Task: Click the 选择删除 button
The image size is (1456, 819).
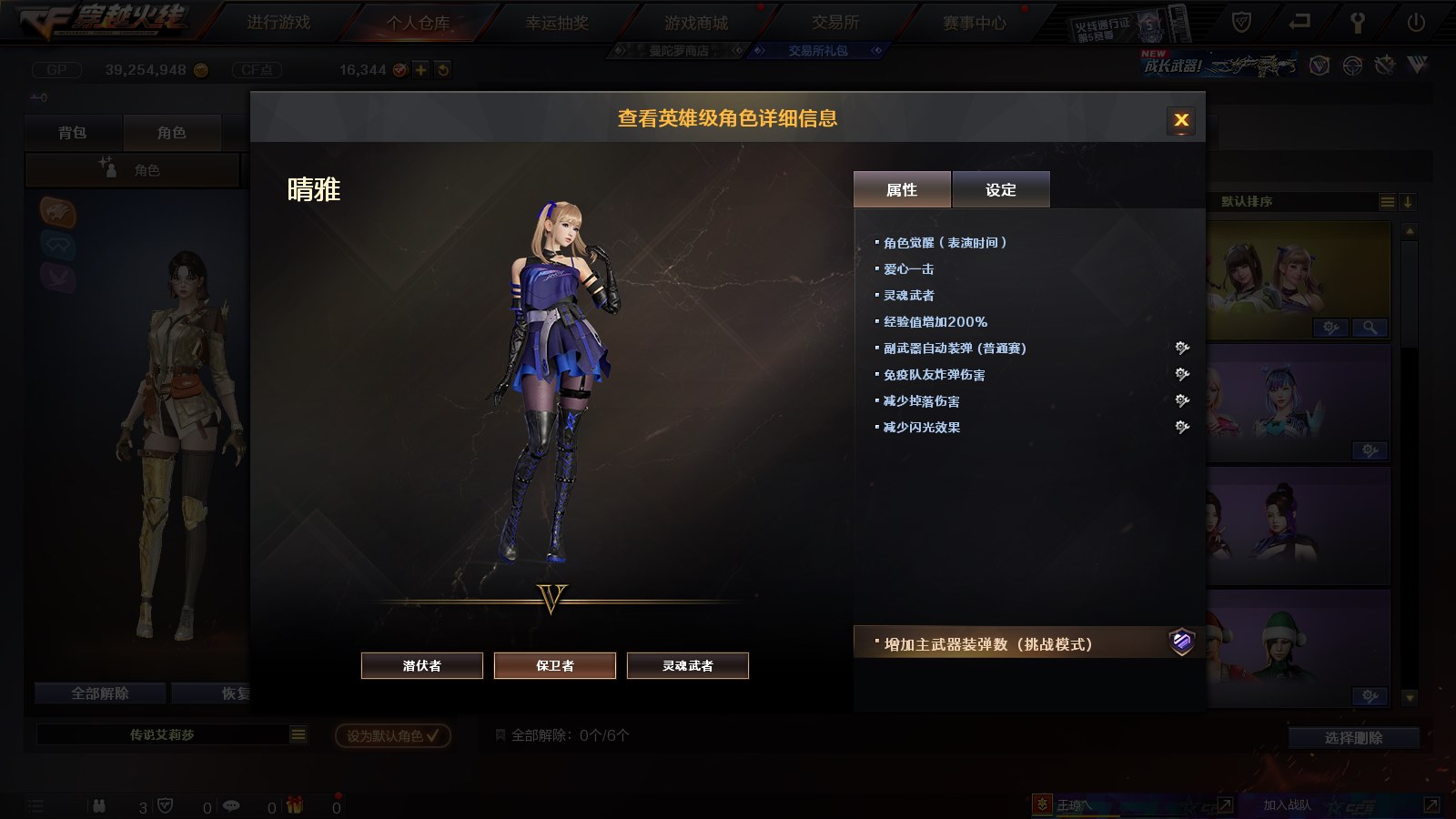Action: 1353,738
